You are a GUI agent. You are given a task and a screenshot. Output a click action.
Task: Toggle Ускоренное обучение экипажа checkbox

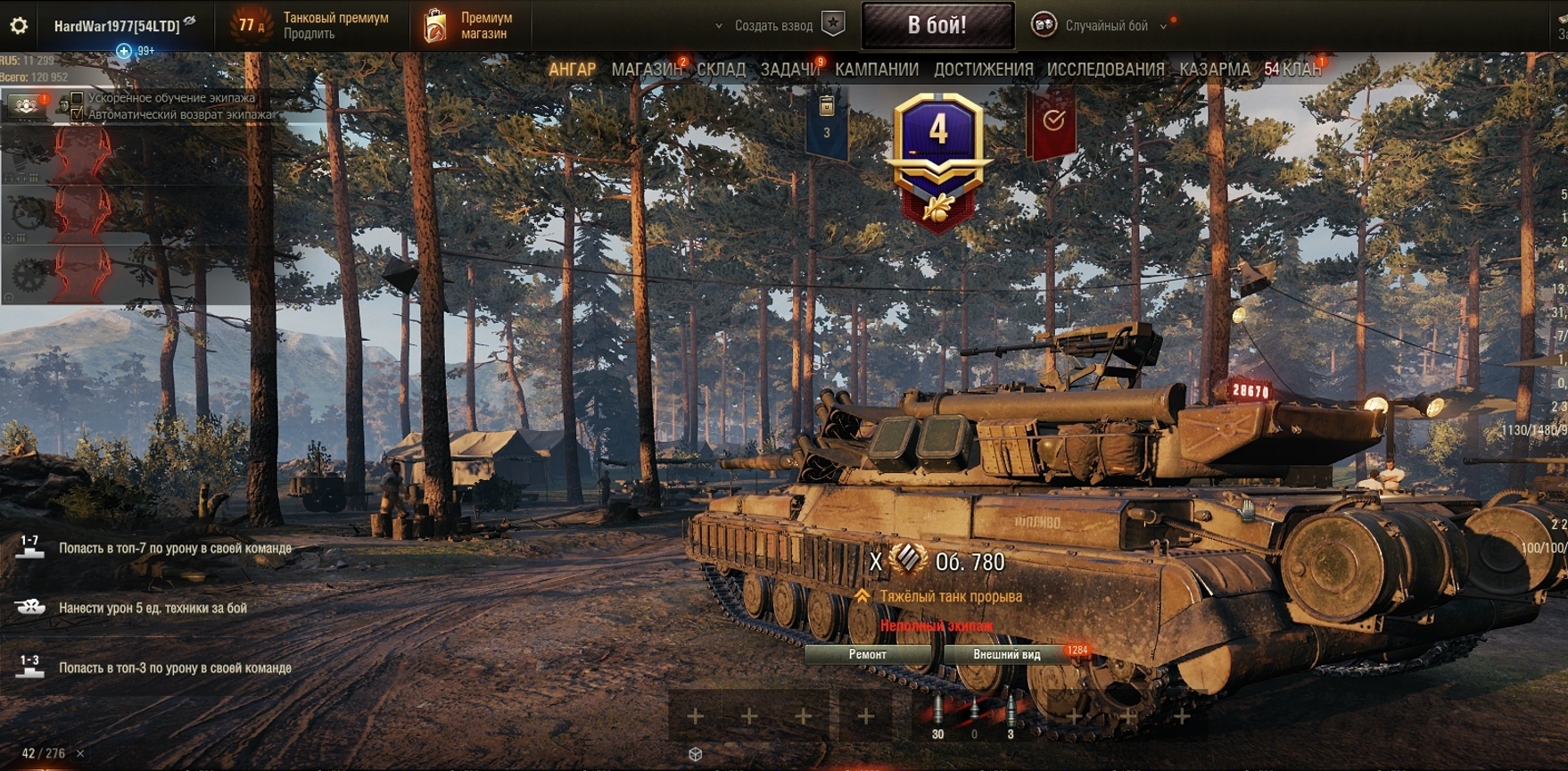coord(78,98)
